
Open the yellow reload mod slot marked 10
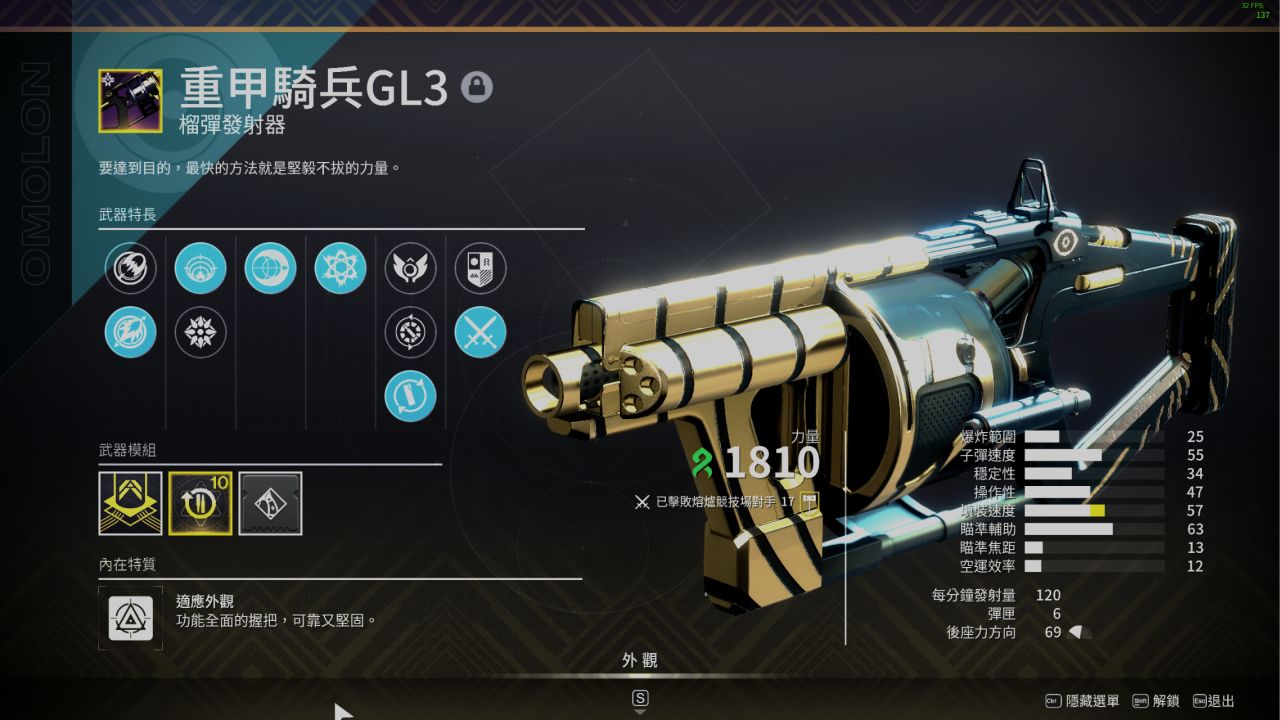point(201,503)
